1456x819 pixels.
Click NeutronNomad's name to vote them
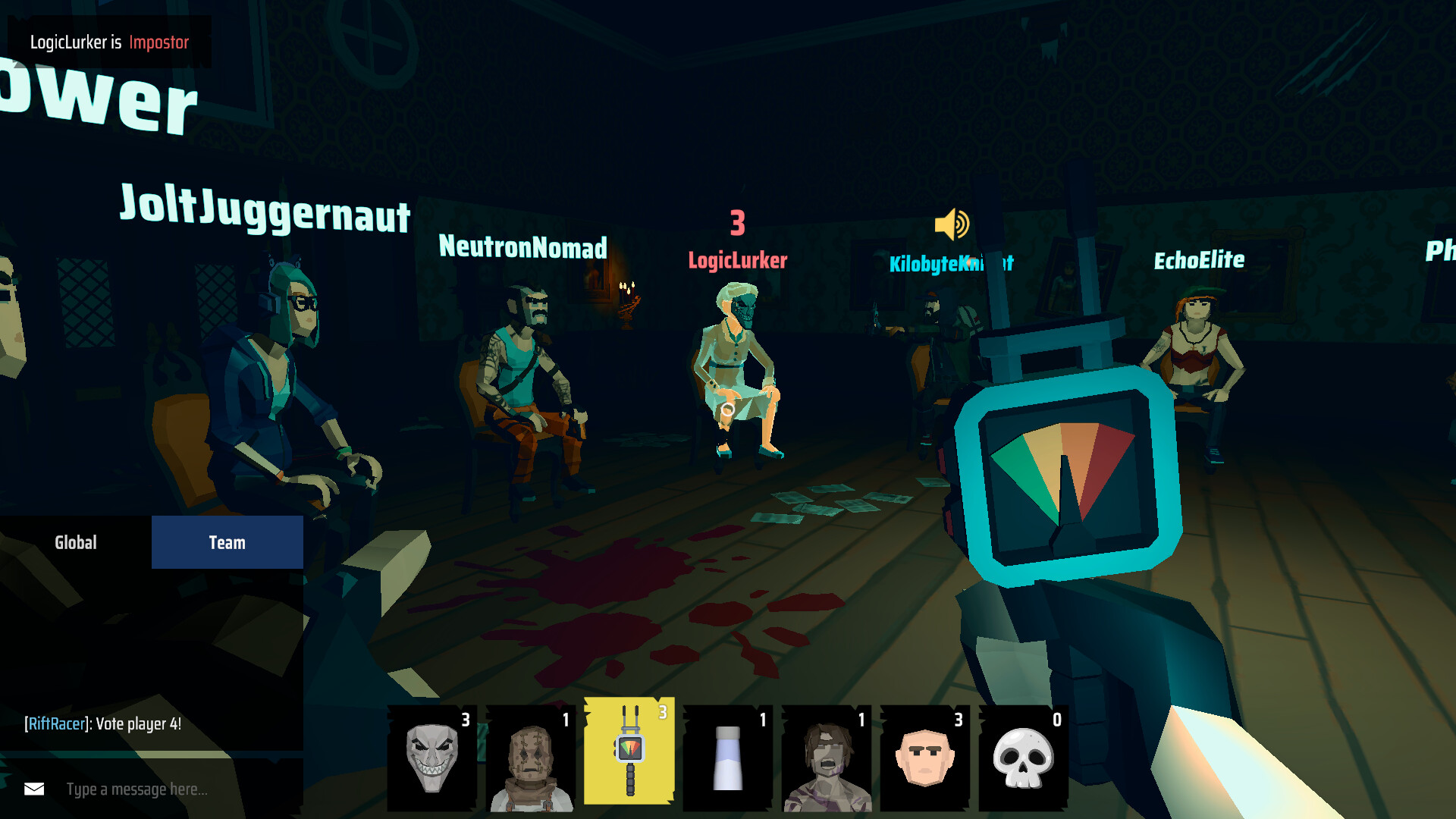(522, 248)
